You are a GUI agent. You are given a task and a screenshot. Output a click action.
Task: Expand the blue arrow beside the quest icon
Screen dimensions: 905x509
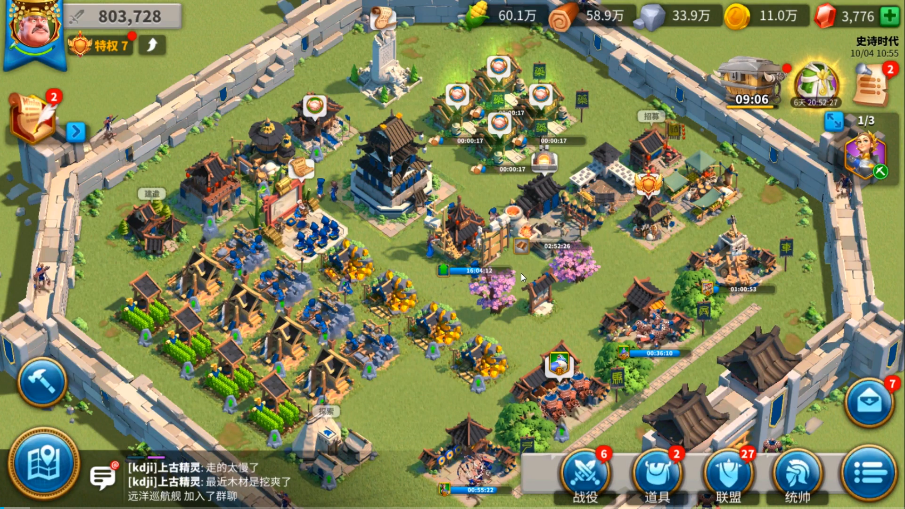[76, 131]
